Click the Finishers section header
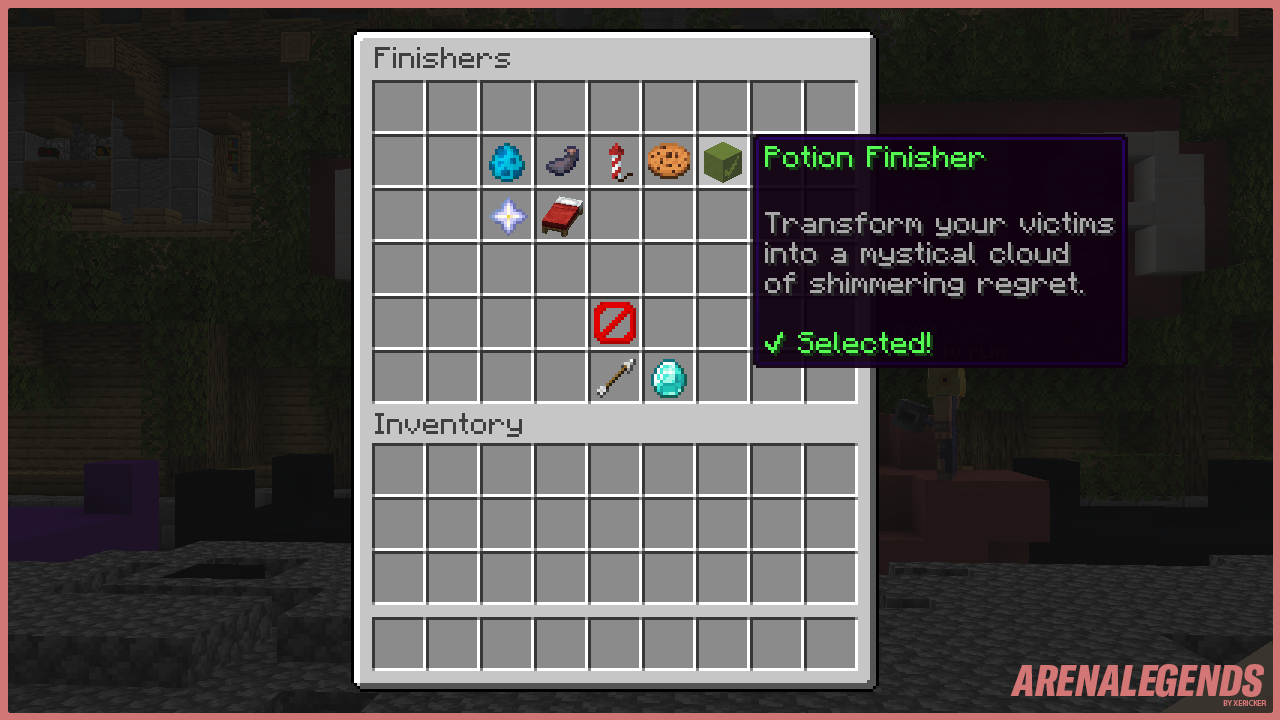Image resolution: width=1280 pixels, height=720 pixels. coord(441,58)
